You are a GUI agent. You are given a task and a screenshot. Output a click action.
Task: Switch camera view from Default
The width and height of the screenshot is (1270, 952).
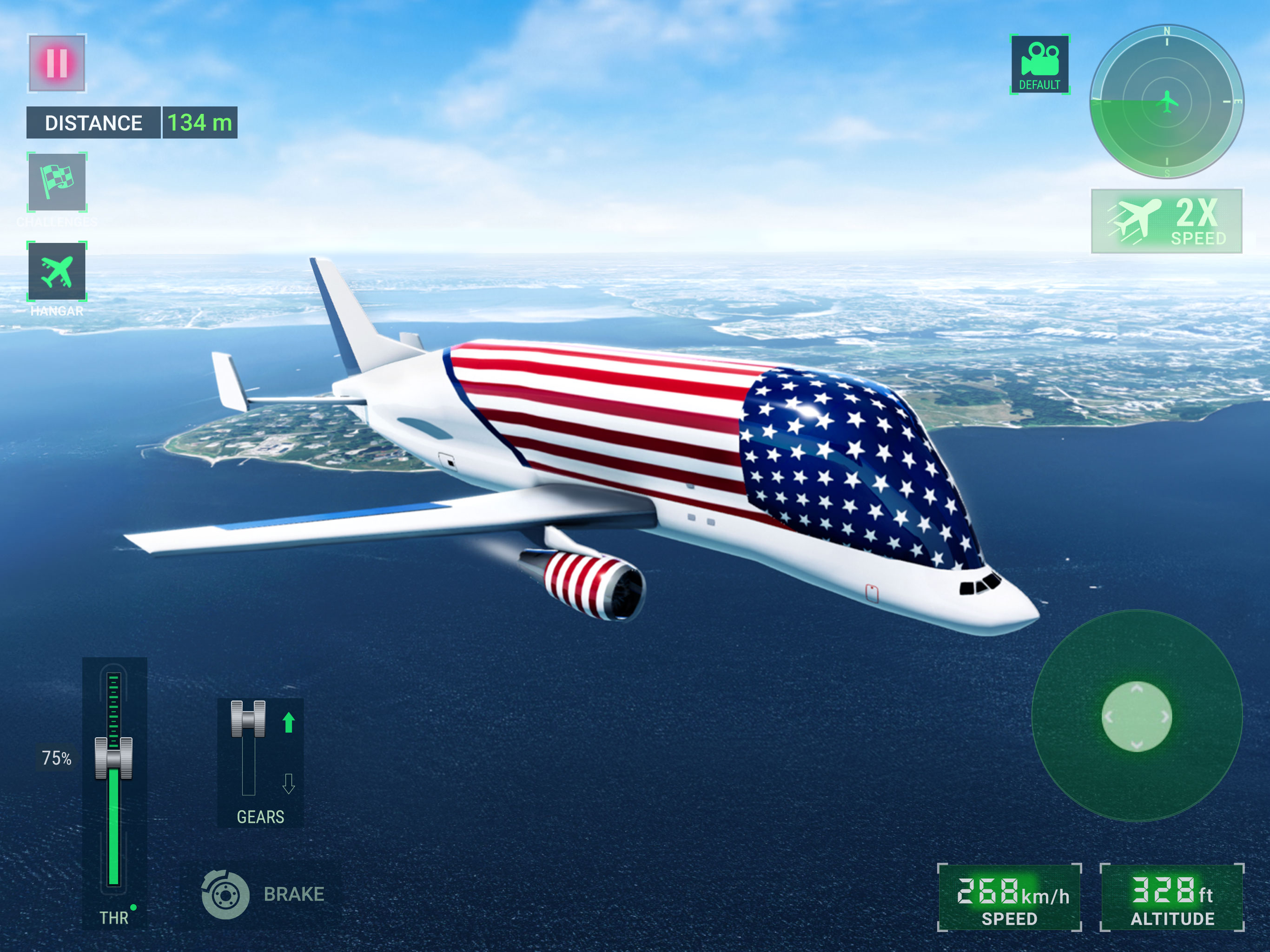(1039, 64)
